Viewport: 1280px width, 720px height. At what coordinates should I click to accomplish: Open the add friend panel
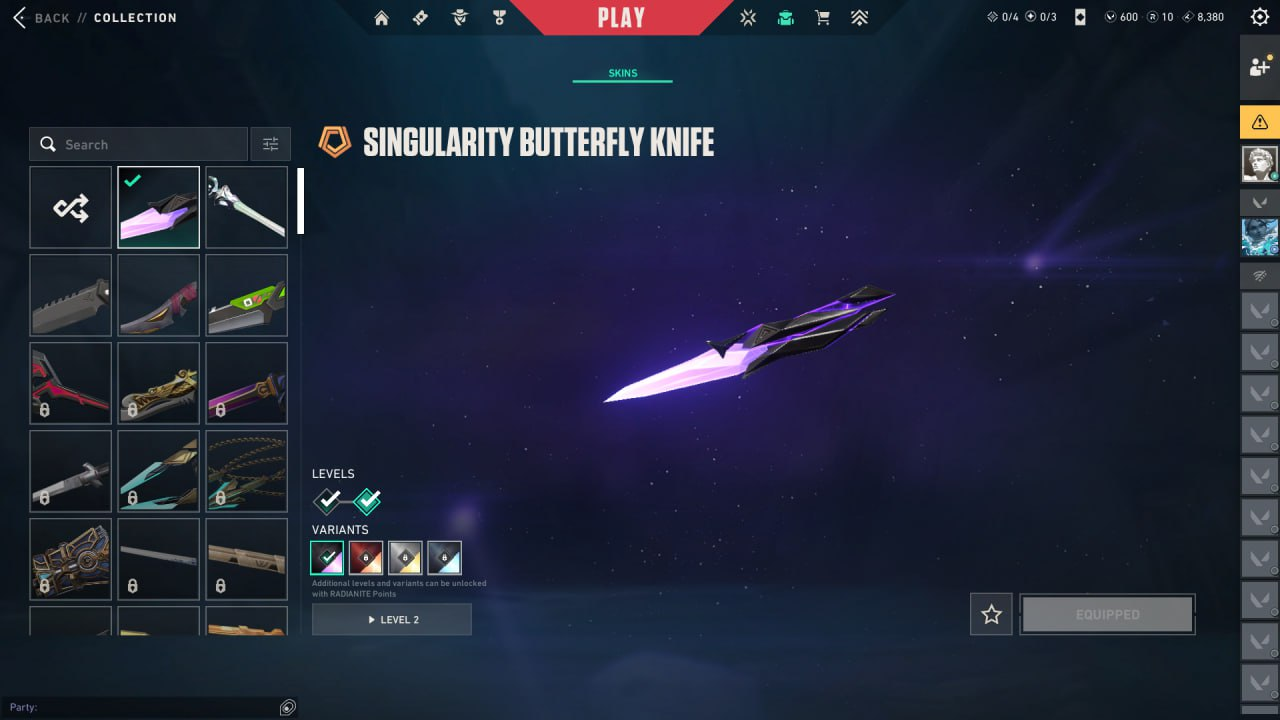[x=1259, y=67]
